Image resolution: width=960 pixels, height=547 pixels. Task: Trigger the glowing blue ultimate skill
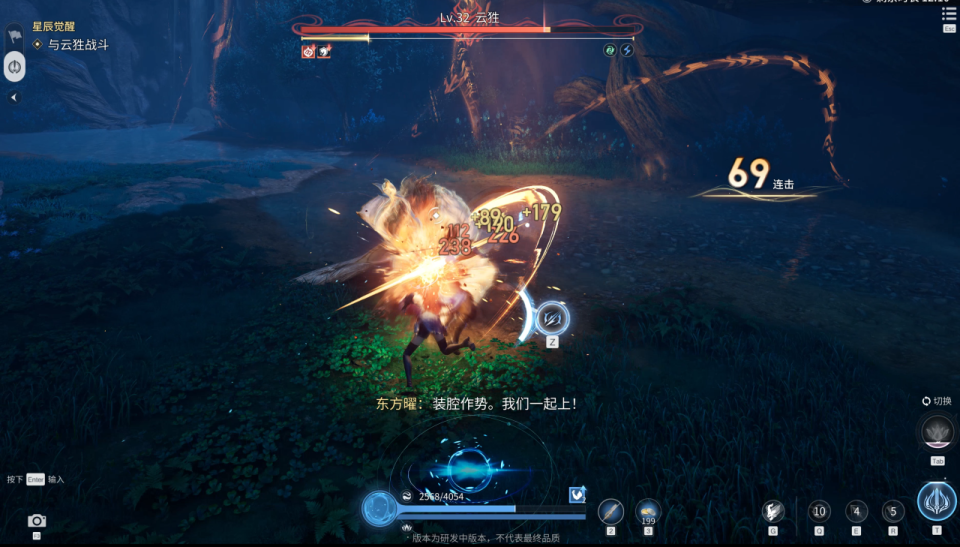(937, 501)
